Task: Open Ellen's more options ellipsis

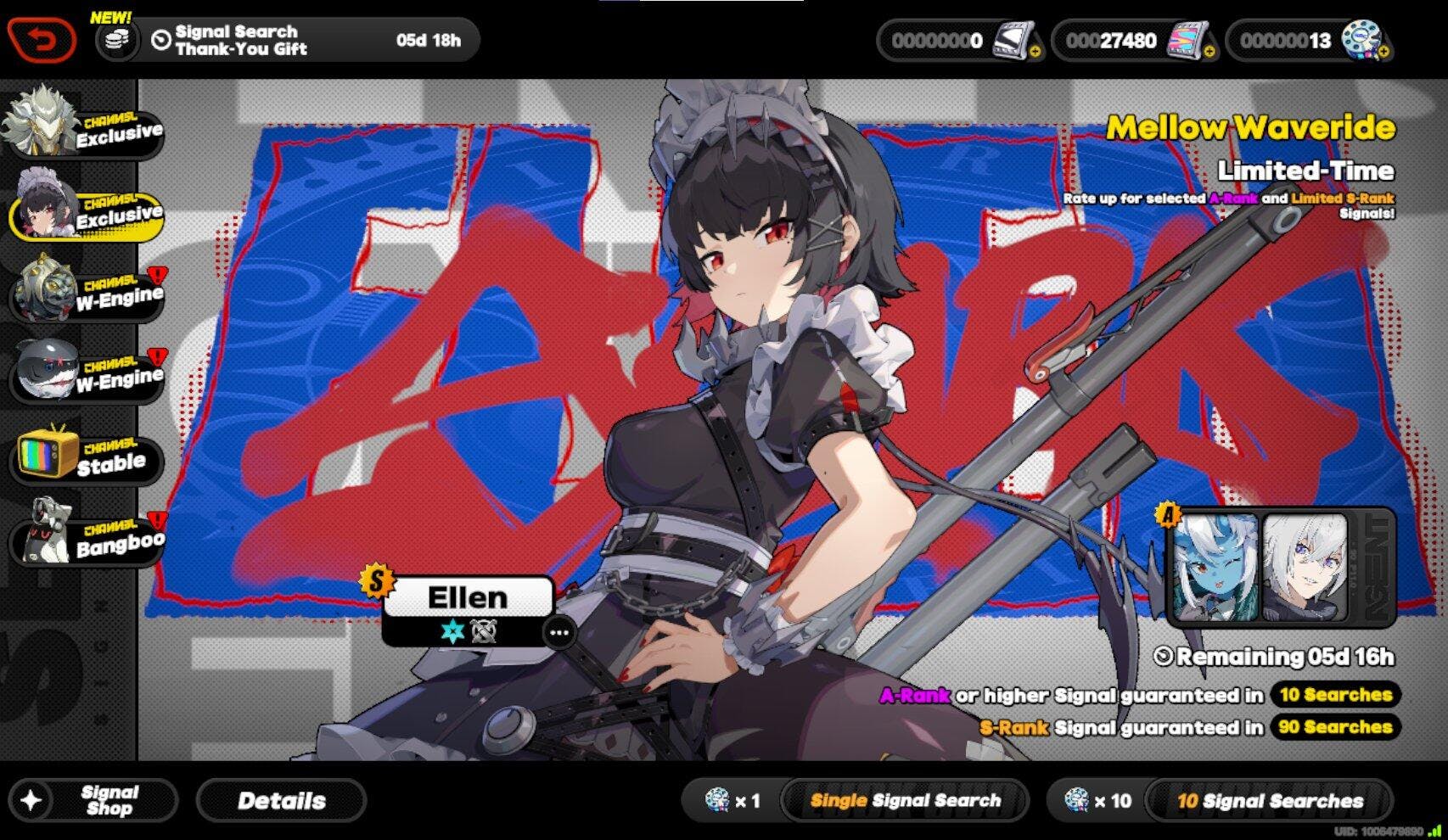Action: click(559, 633)
